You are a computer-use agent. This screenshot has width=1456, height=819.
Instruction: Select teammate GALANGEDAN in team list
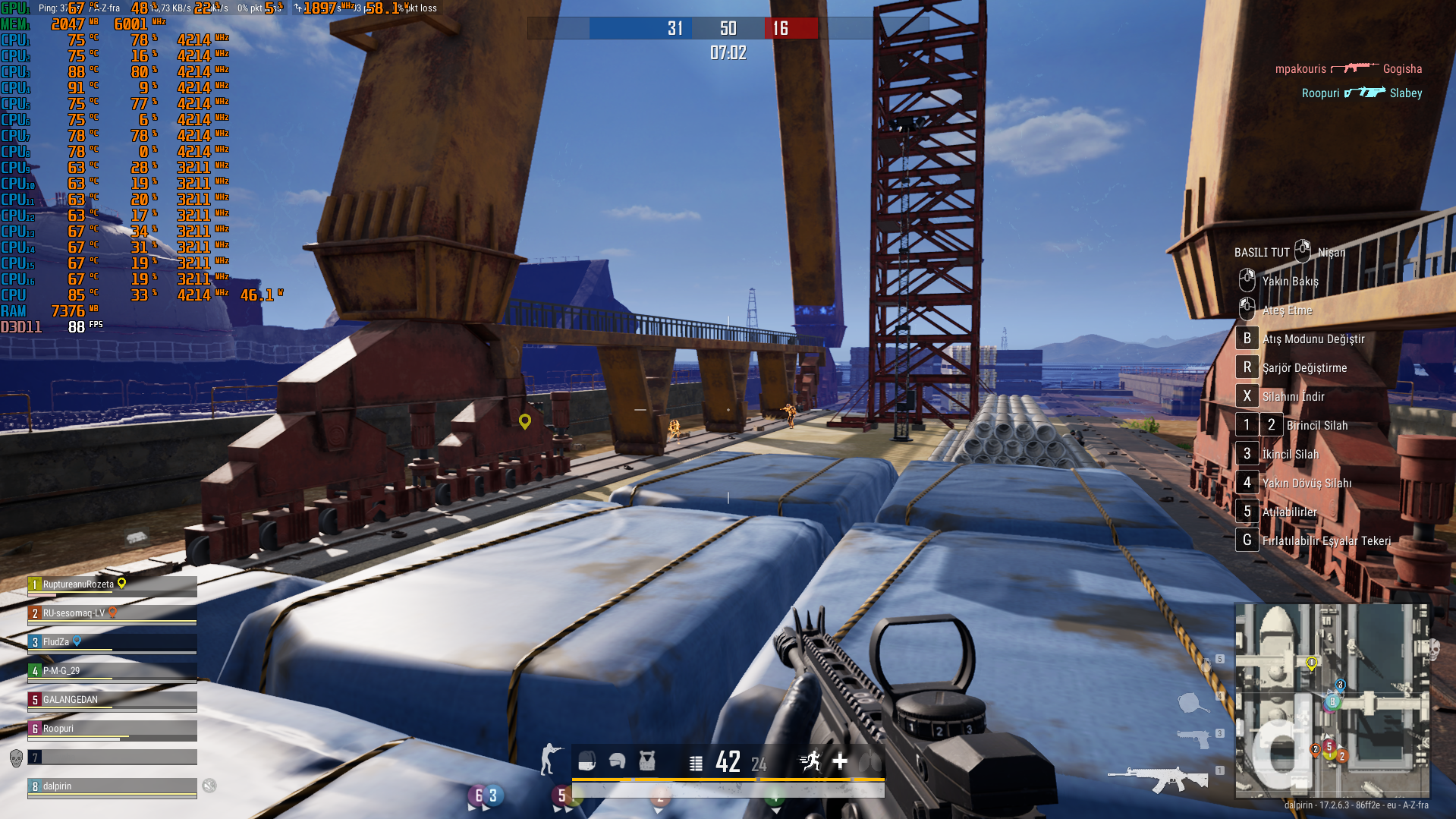(x=112, y=700)
